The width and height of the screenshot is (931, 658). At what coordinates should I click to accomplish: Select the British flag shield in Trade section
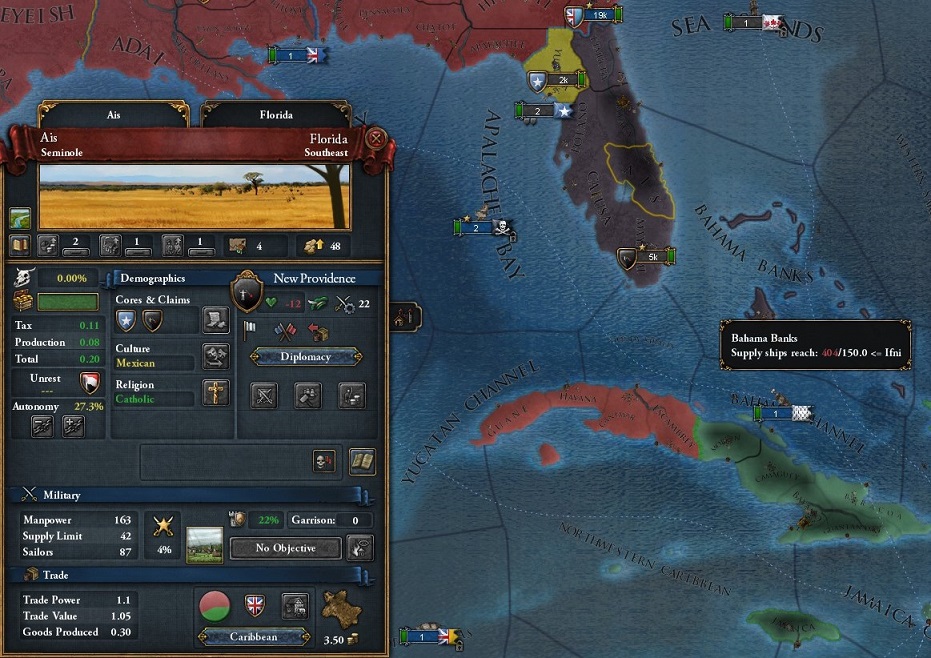click(255, 605)
